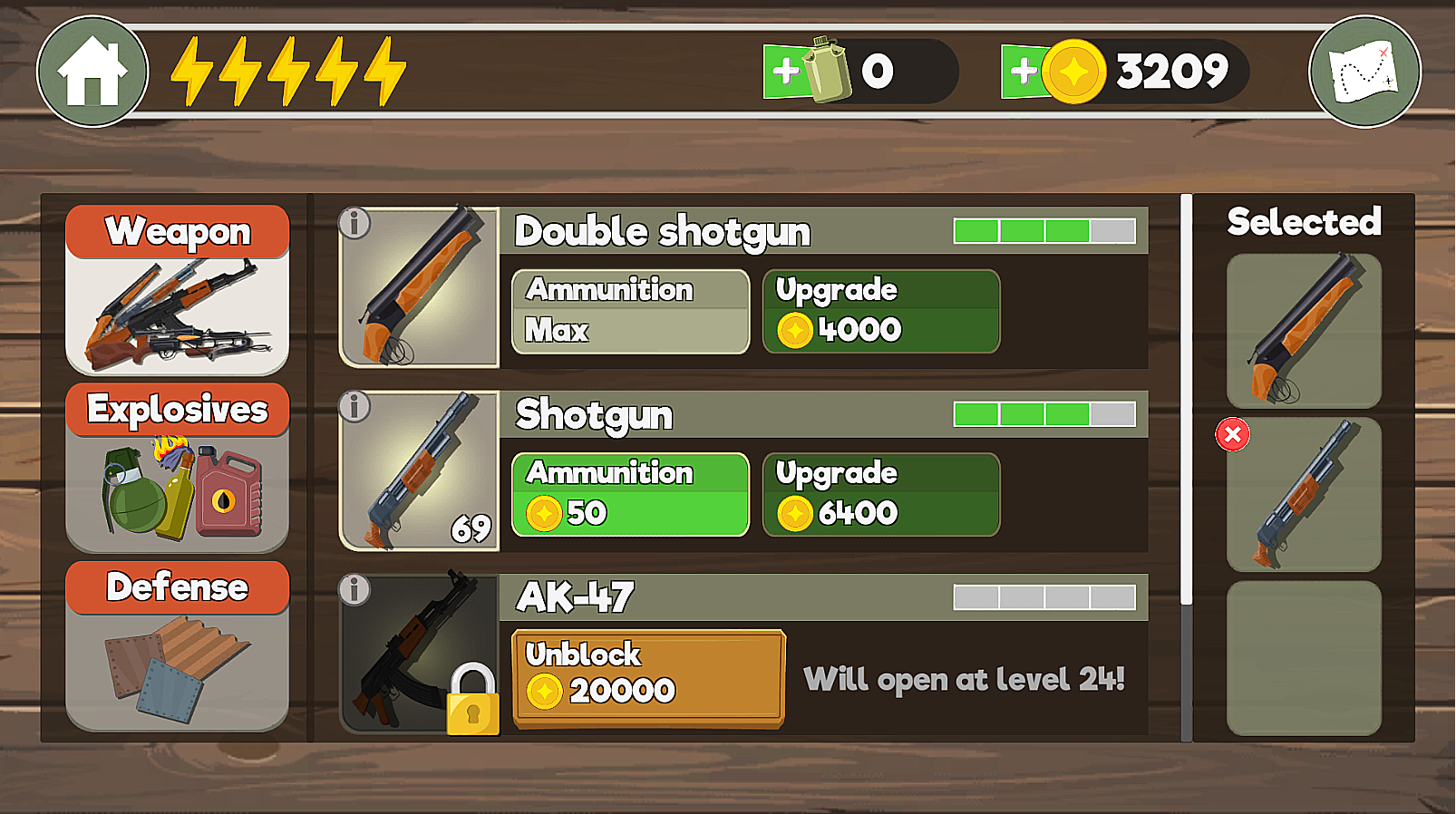Click the info icon next to AK-47
This screenshot has height=814, width=1456.
pyautogui.click(x=354, y=589)
